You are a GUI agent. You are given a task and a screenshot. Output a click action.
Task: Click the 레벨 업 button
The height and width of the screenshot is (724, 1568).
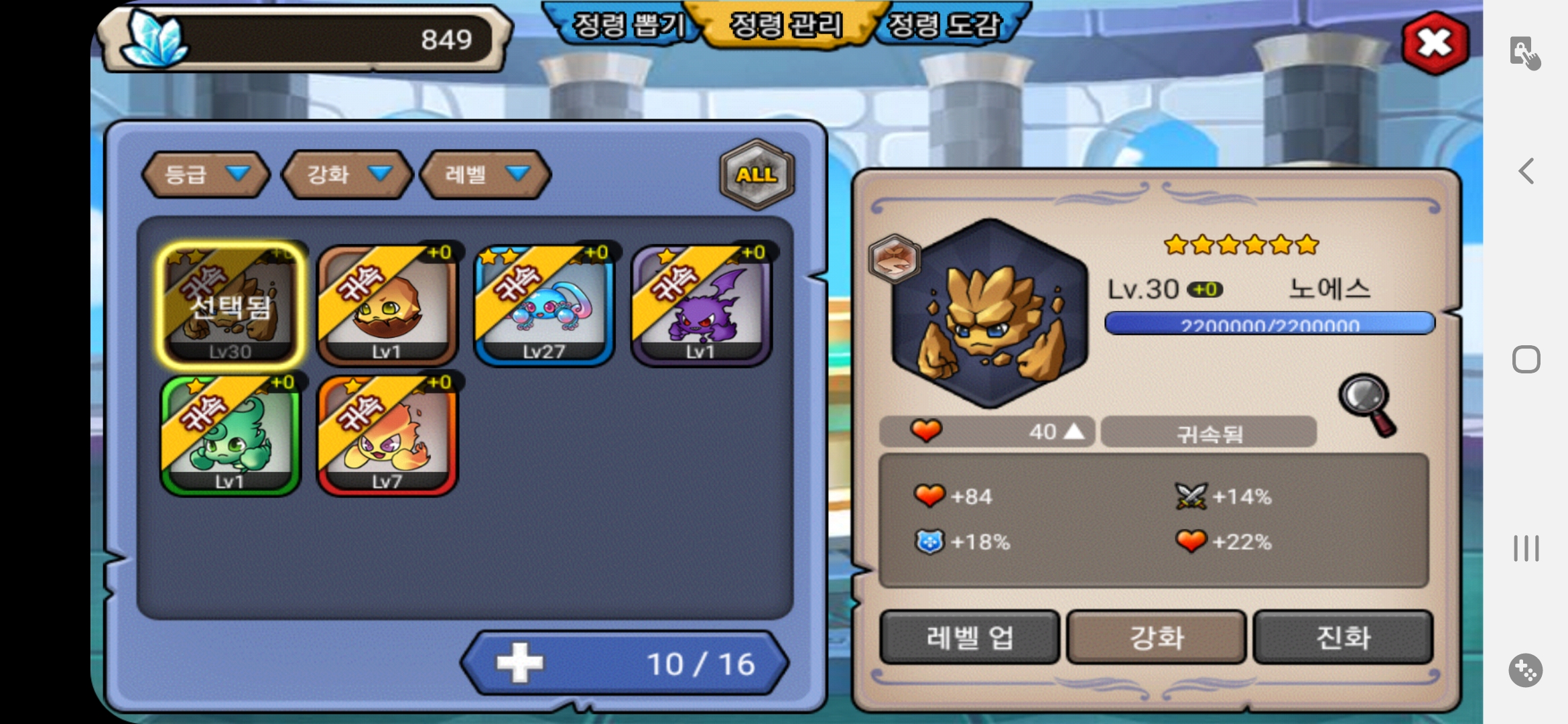969,637
